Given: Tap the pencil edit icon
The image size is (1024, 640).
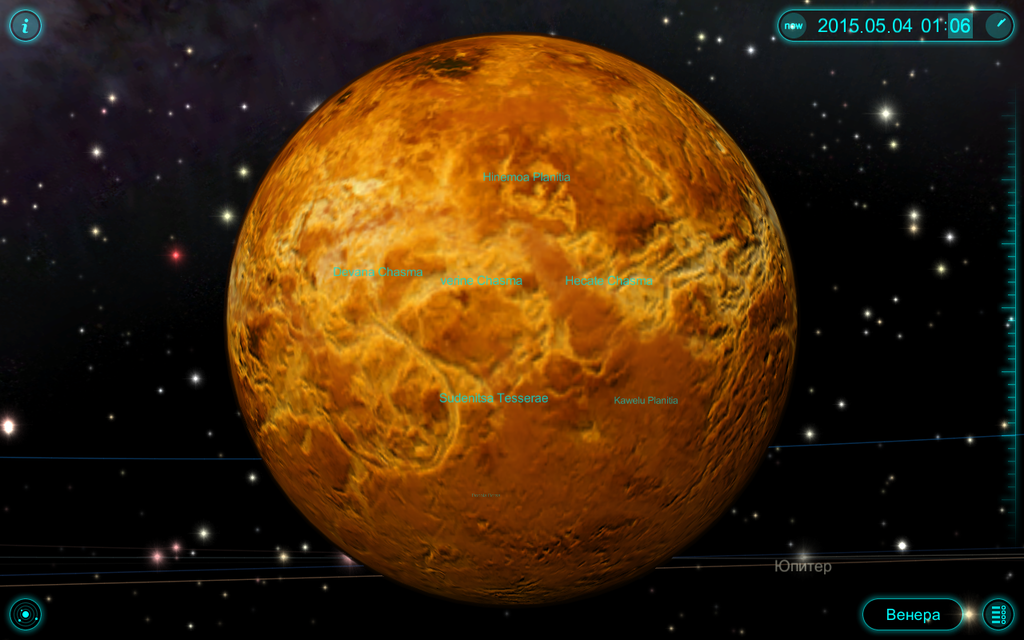Looking at the screenshot, I should click(999, 25).
